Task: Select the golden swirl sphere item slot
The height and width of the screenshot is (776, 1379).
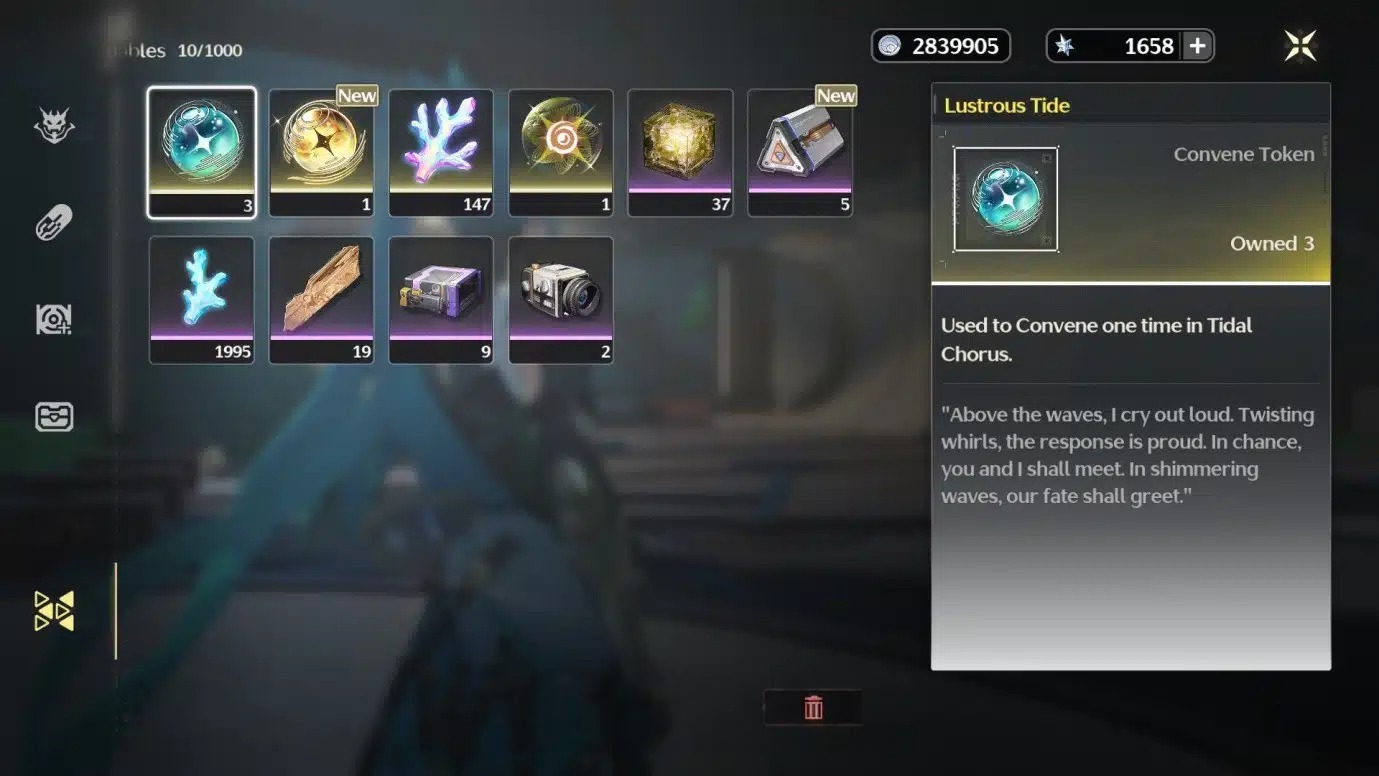Action: [561, 152]
